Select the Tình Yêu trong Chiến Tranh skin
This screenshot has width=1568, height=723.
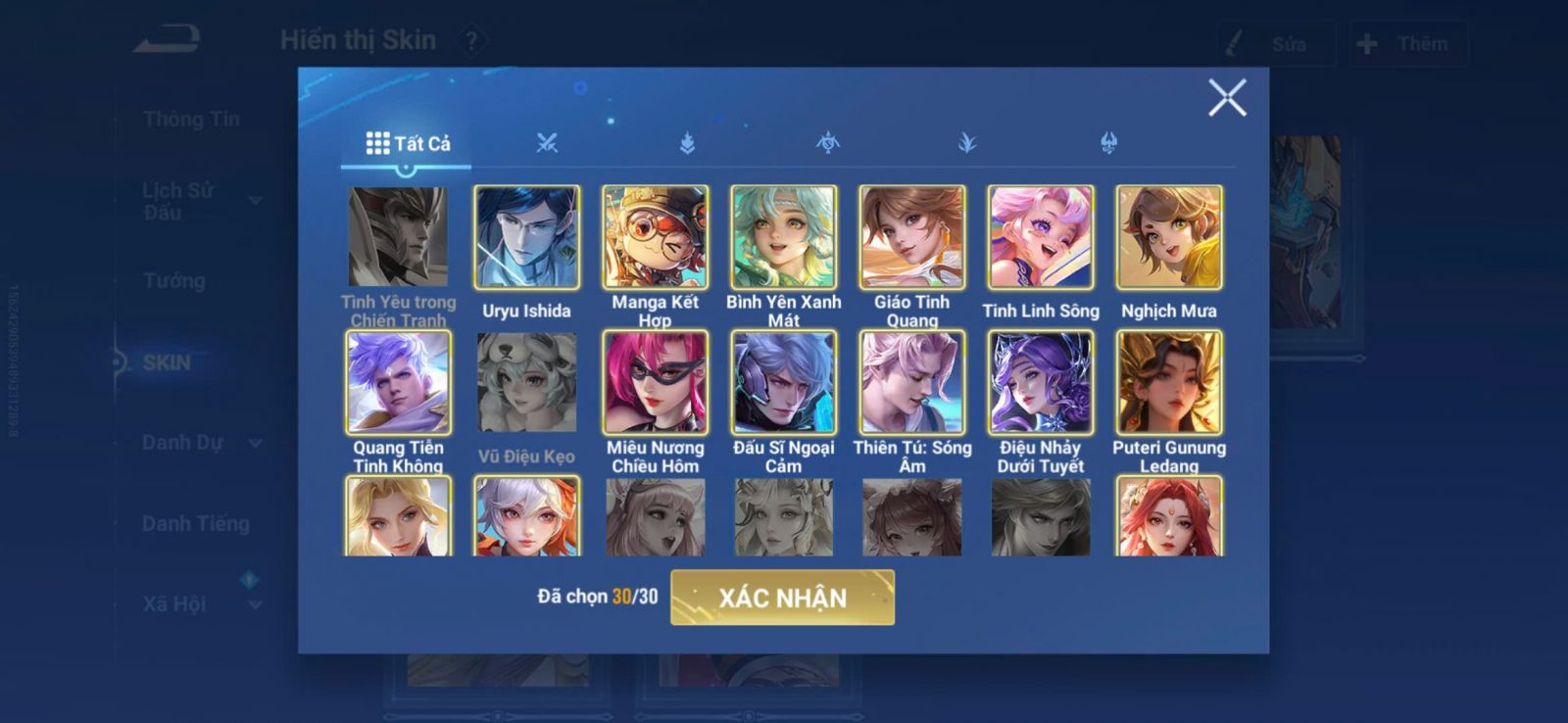(x=398, y=238)
